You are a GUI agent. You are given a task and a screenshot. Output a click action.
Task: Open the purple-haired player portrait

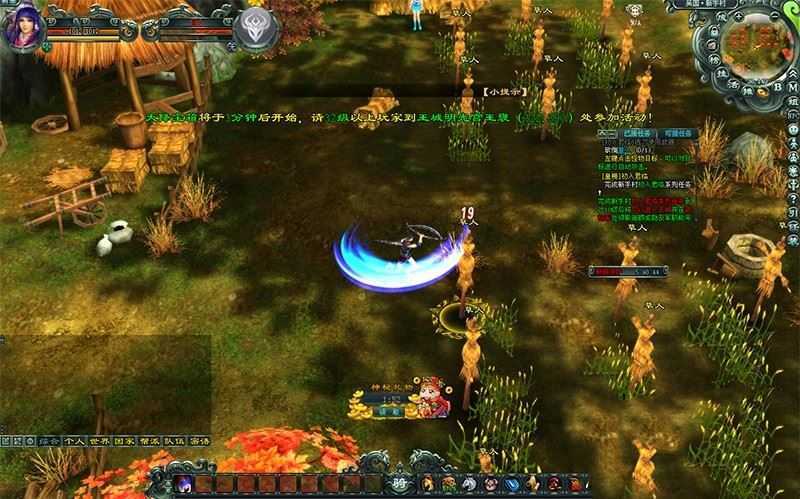(22, 27)
